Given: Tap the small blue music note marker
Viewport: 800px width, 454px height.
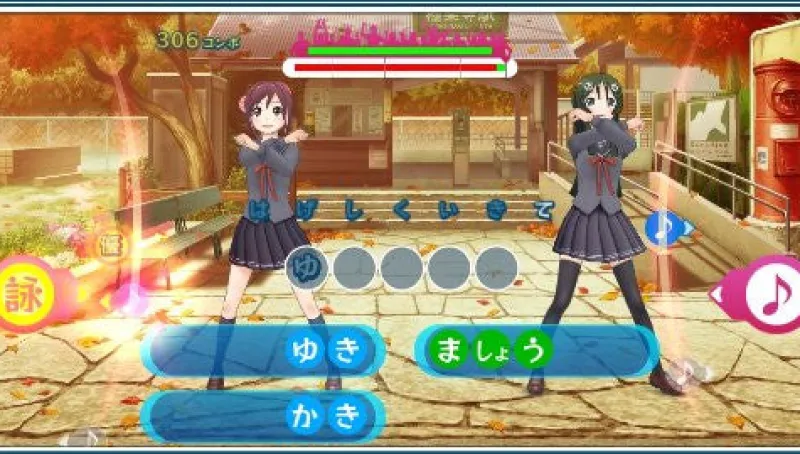Looking at the screenshot, I should 662,229.
